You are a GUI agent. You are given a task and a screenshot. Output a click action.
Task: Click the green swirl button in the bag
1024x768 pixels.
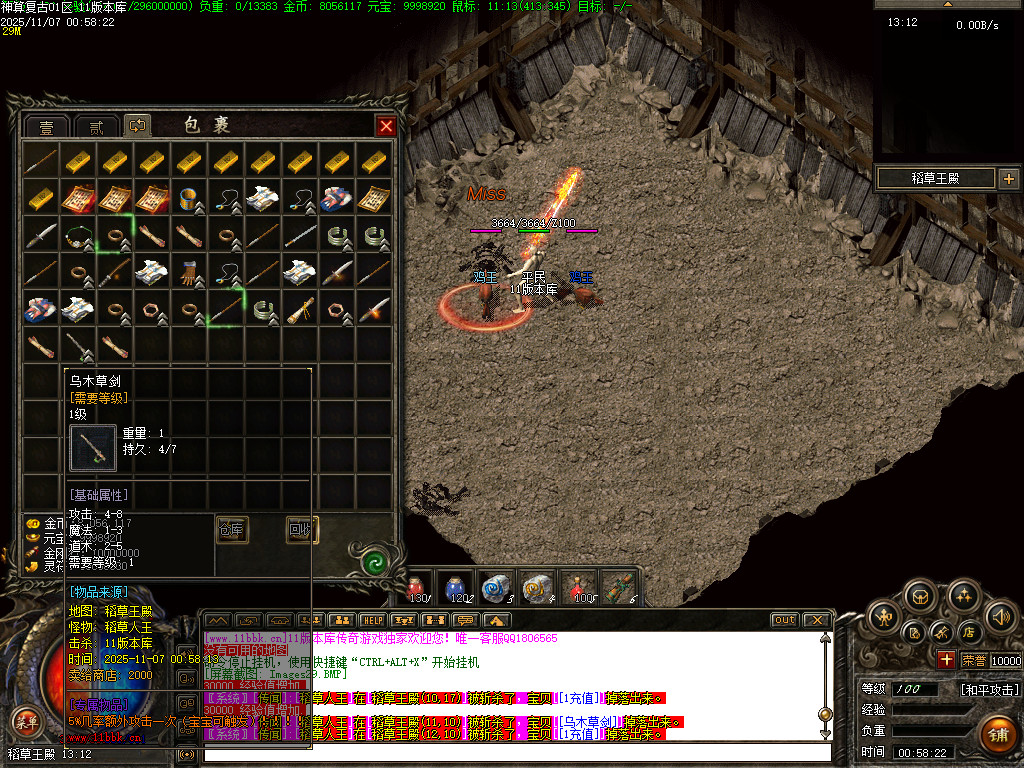[376, 561]
